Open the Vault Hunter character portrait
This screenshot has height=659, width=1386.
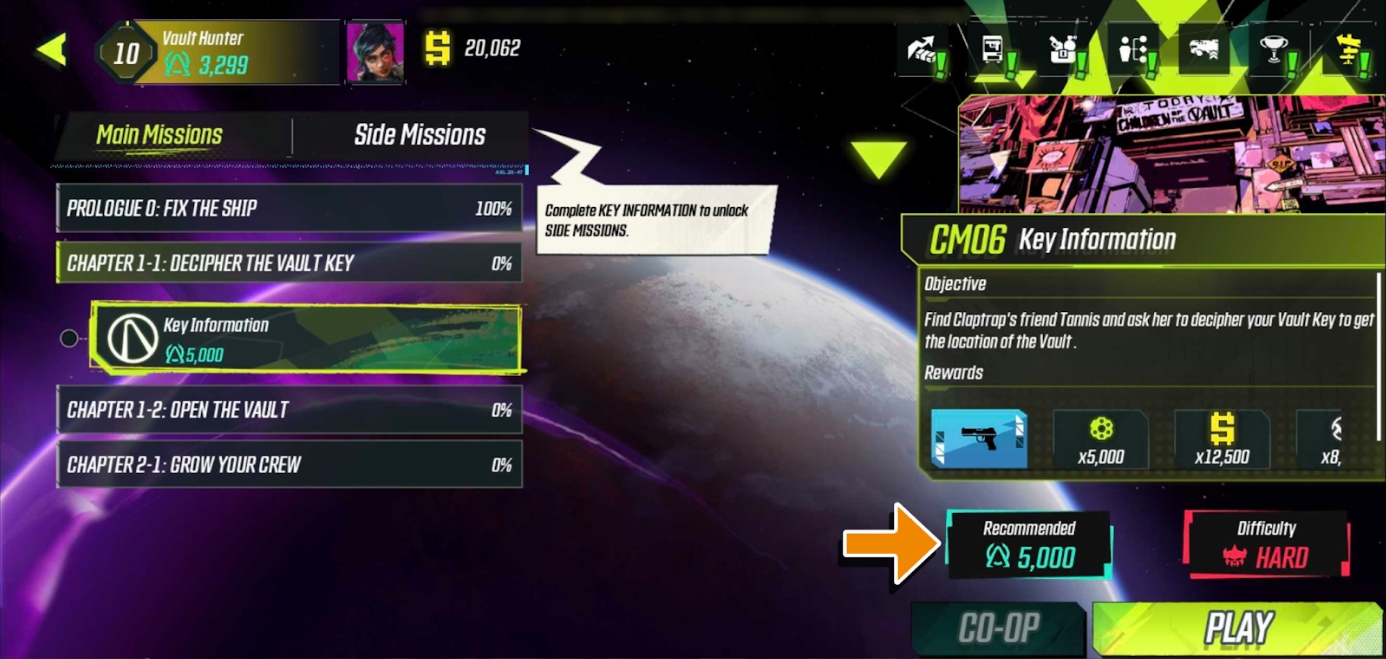[375, 50]
